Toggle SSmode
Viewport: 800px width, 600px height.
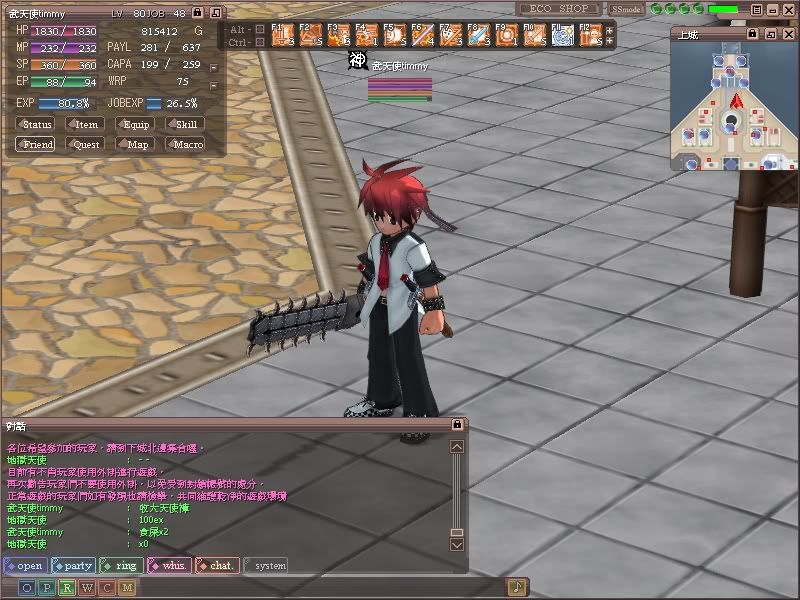click(x=626, y=8)
